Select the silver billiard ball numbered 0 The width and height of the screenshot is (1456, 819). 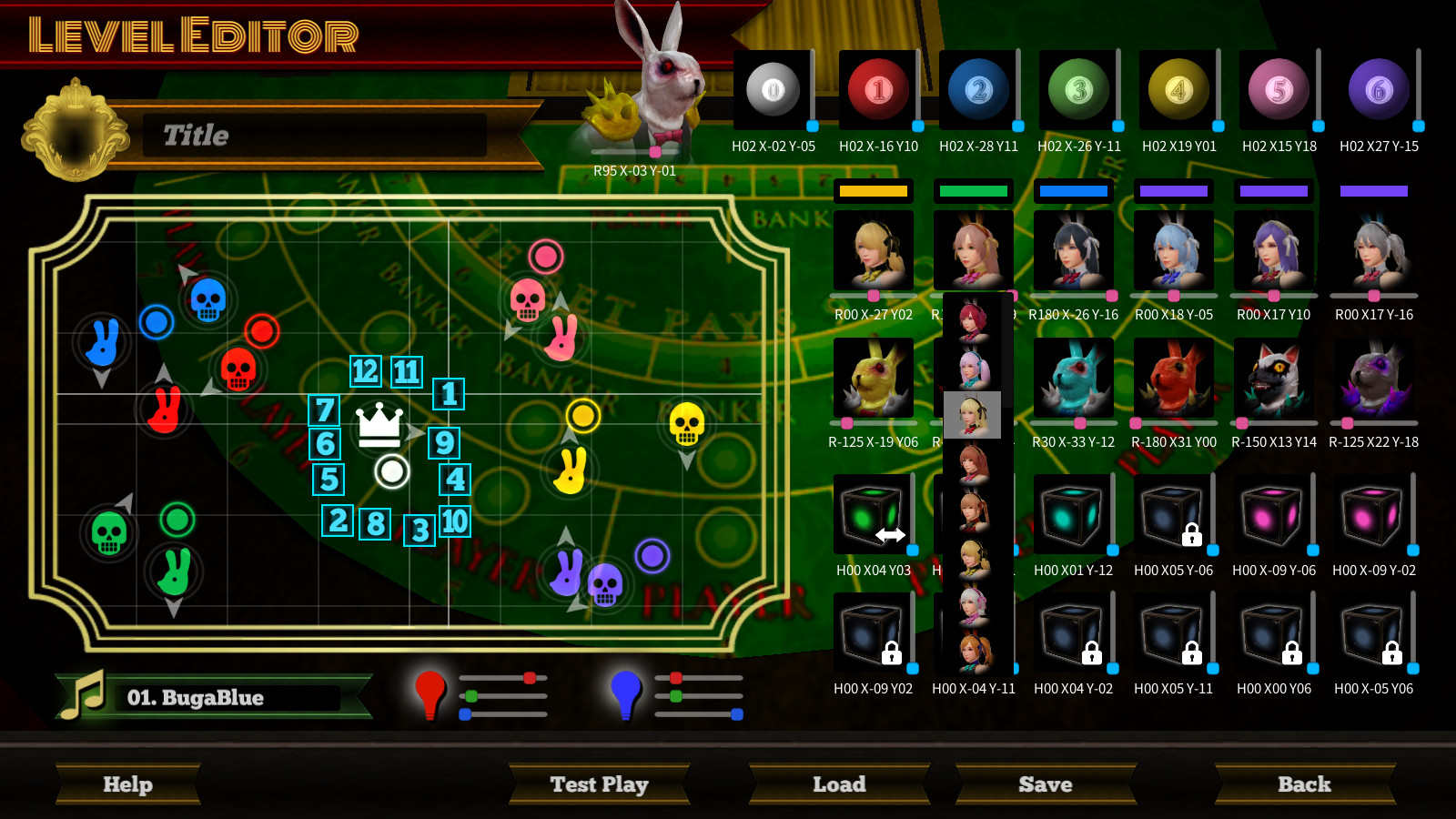(773, 88)
